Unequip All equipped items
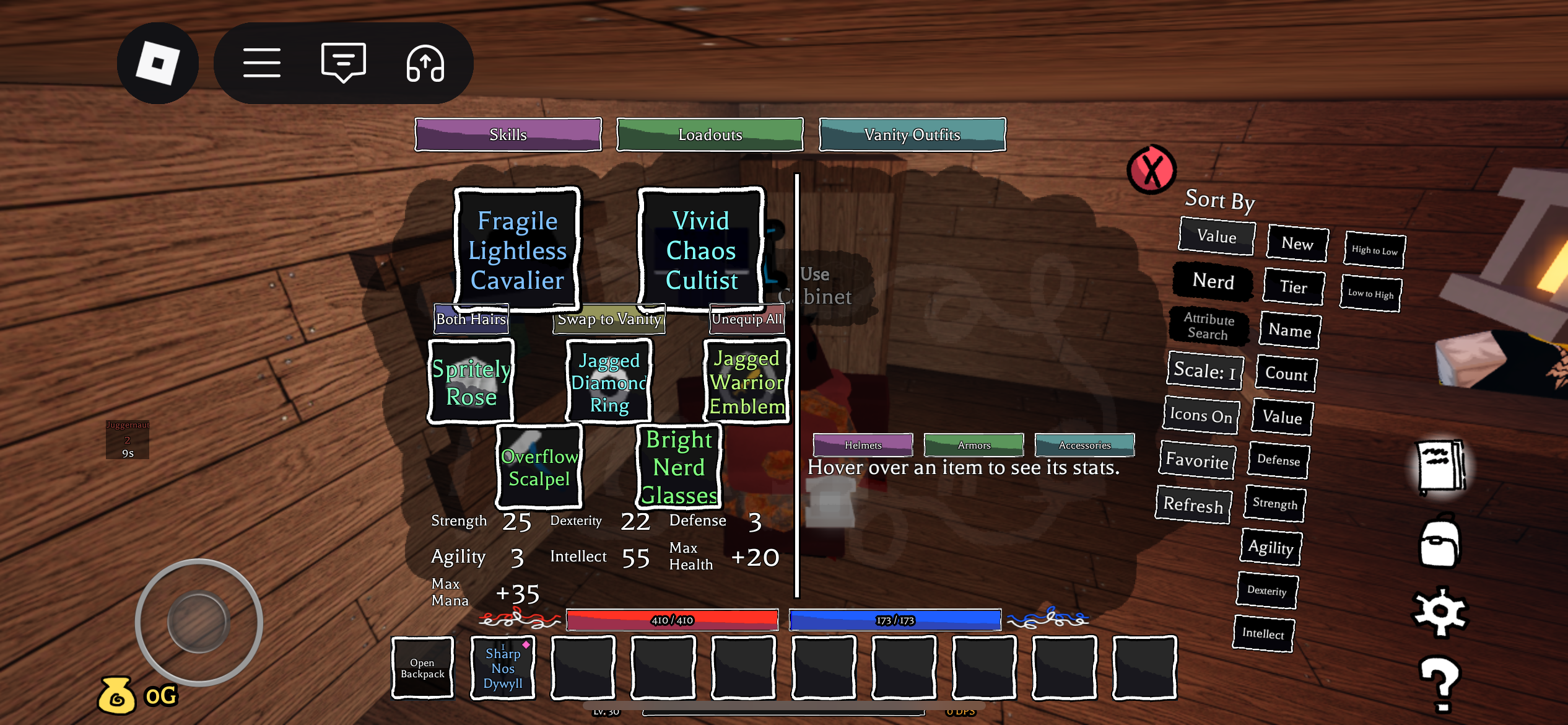The height and width of the screenshot is (725, 1568). tap(746, 319)
